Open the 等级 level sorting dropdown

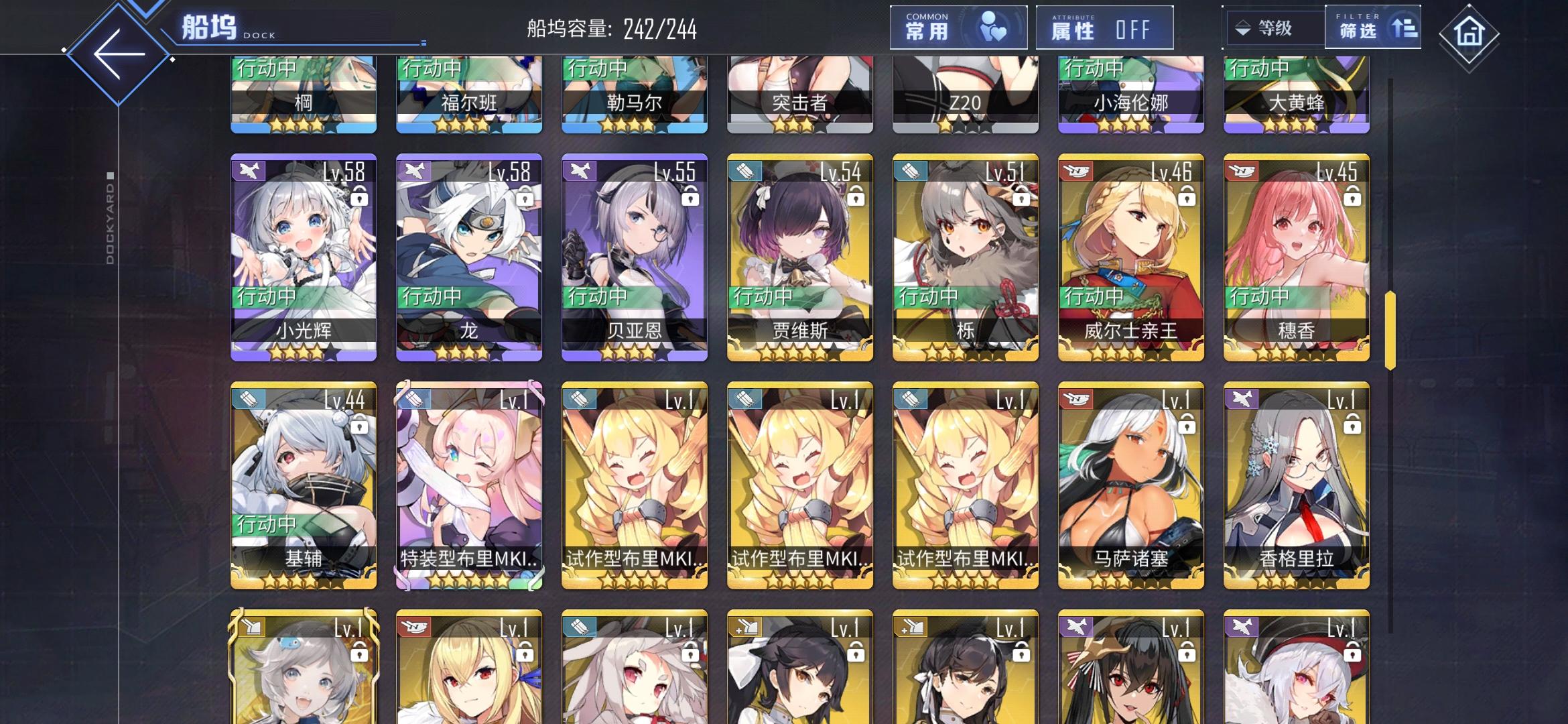1273,27
